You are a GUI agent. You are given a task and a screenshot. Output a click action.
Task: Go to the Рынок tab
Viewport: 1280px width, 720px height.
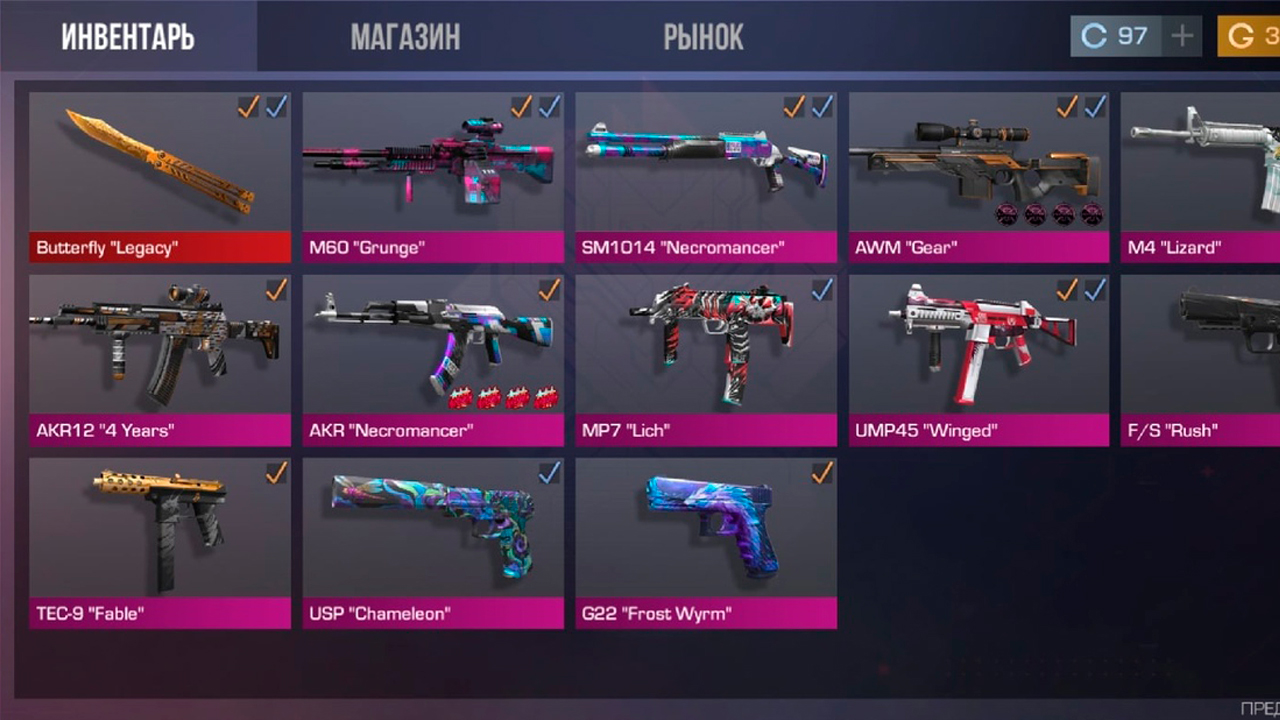(703, 37)
